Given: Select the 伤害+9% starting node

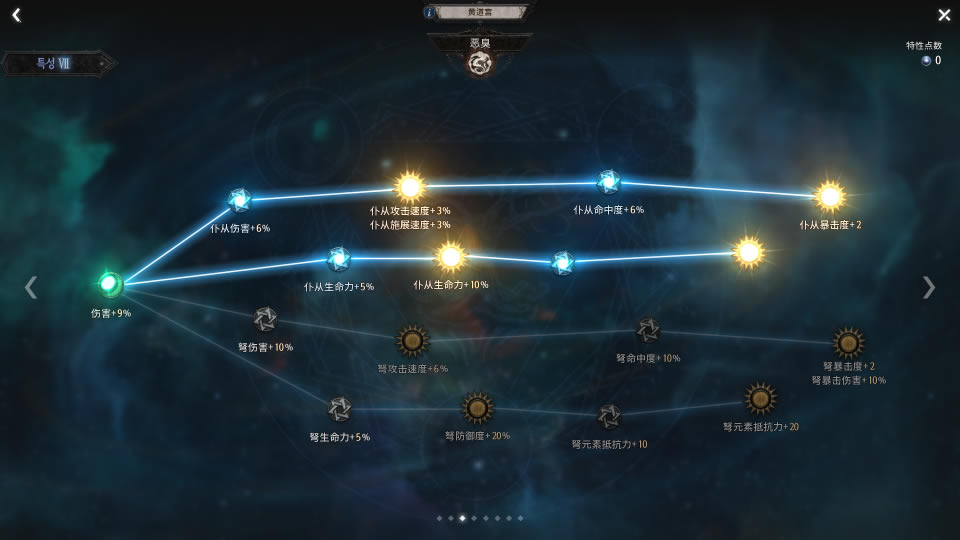Looking at the screenshot, I should [x=110, y=284].
